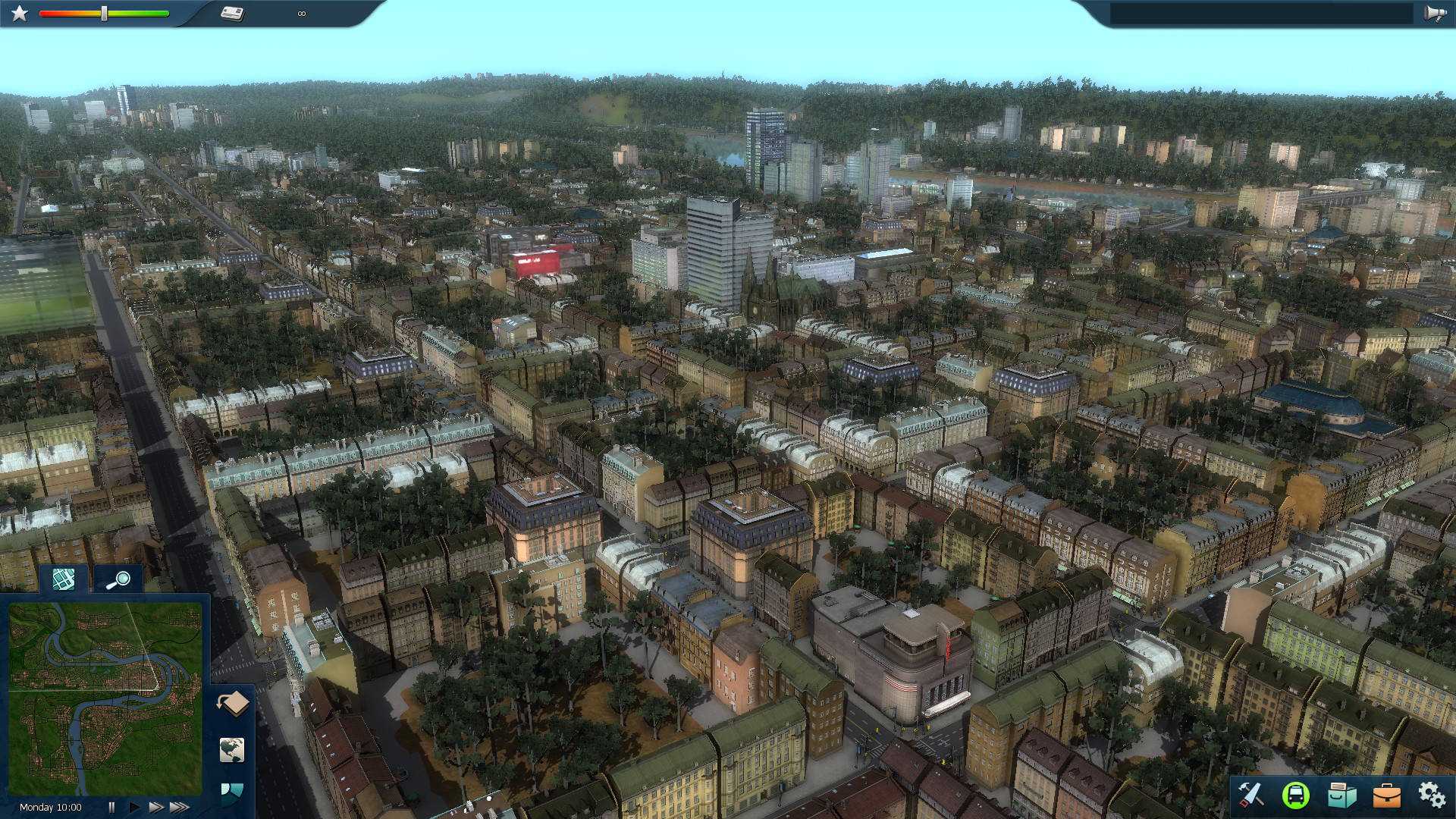Open the newspaper messages panel
The height and width of the screenshot is (819, 1456).
click(x=232, y=12)
